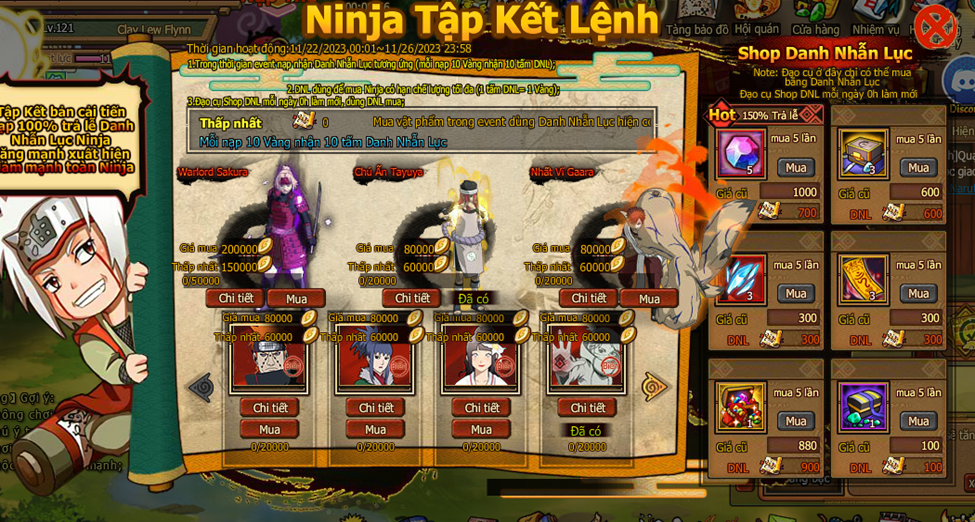Open Chi tiết under the dark-haired girl portrait

[x=481, y=407]
